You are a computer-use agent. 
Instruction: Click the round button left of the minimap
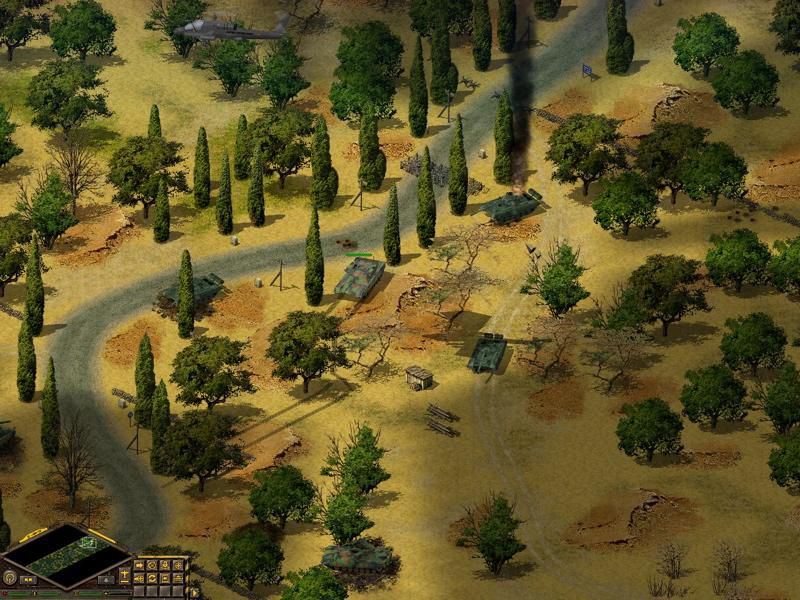10,577
